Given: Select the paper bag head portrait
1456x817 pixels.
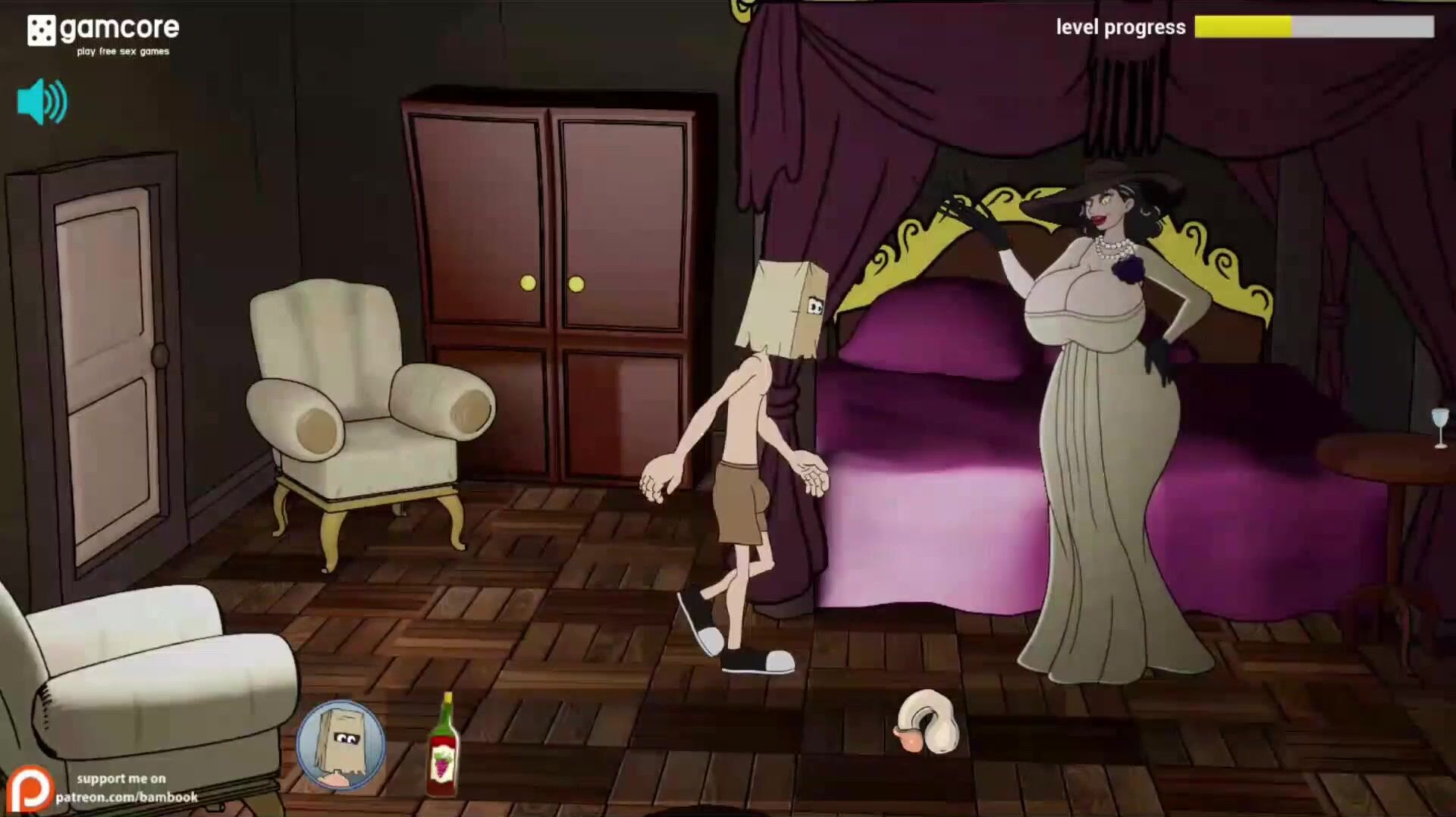Looking at the screenshot, I should tap(340, 745).
